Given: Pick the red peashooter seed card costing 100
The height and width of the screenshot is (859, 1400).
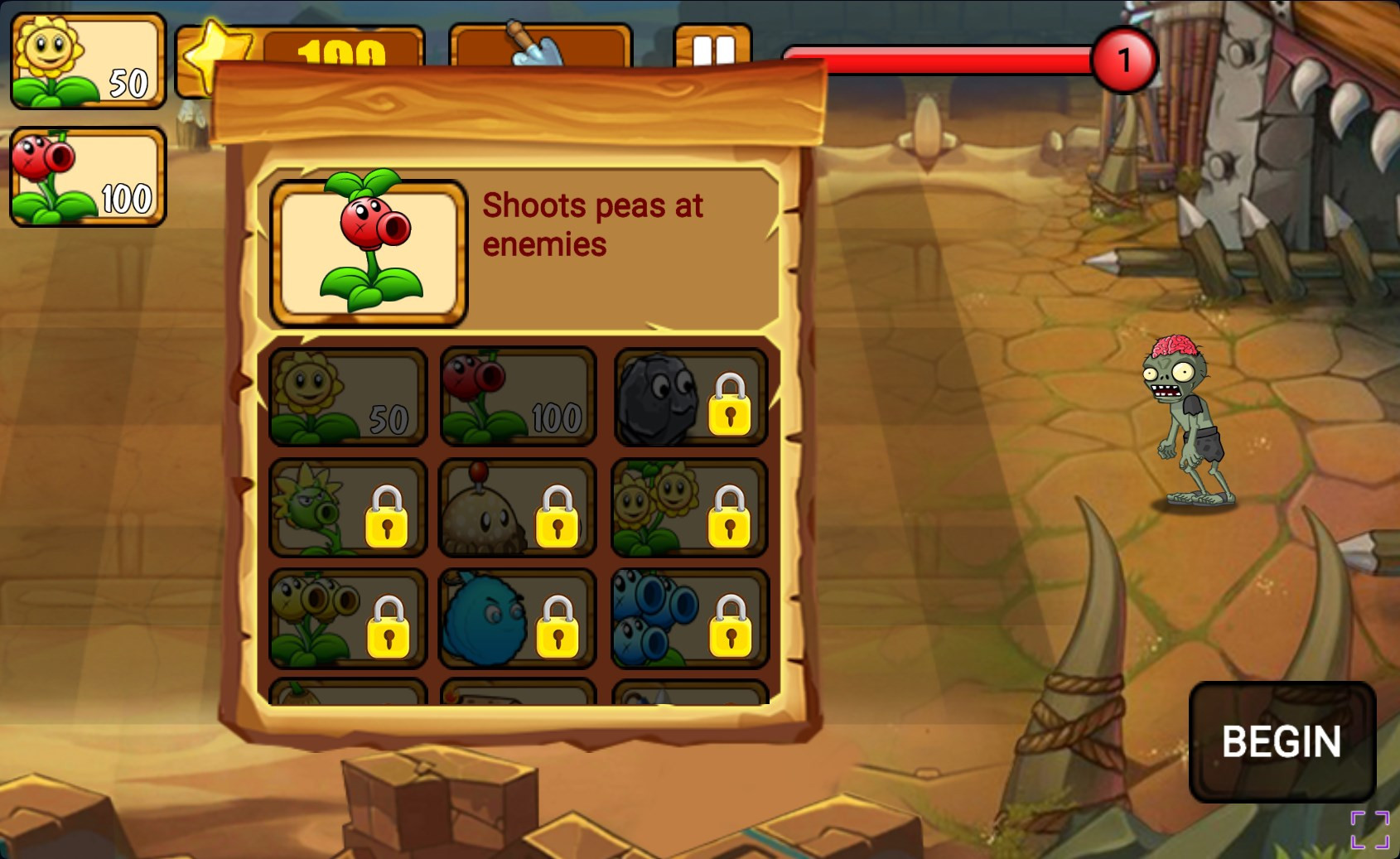Looking at the screenshot, I should (x=88, y=176).
